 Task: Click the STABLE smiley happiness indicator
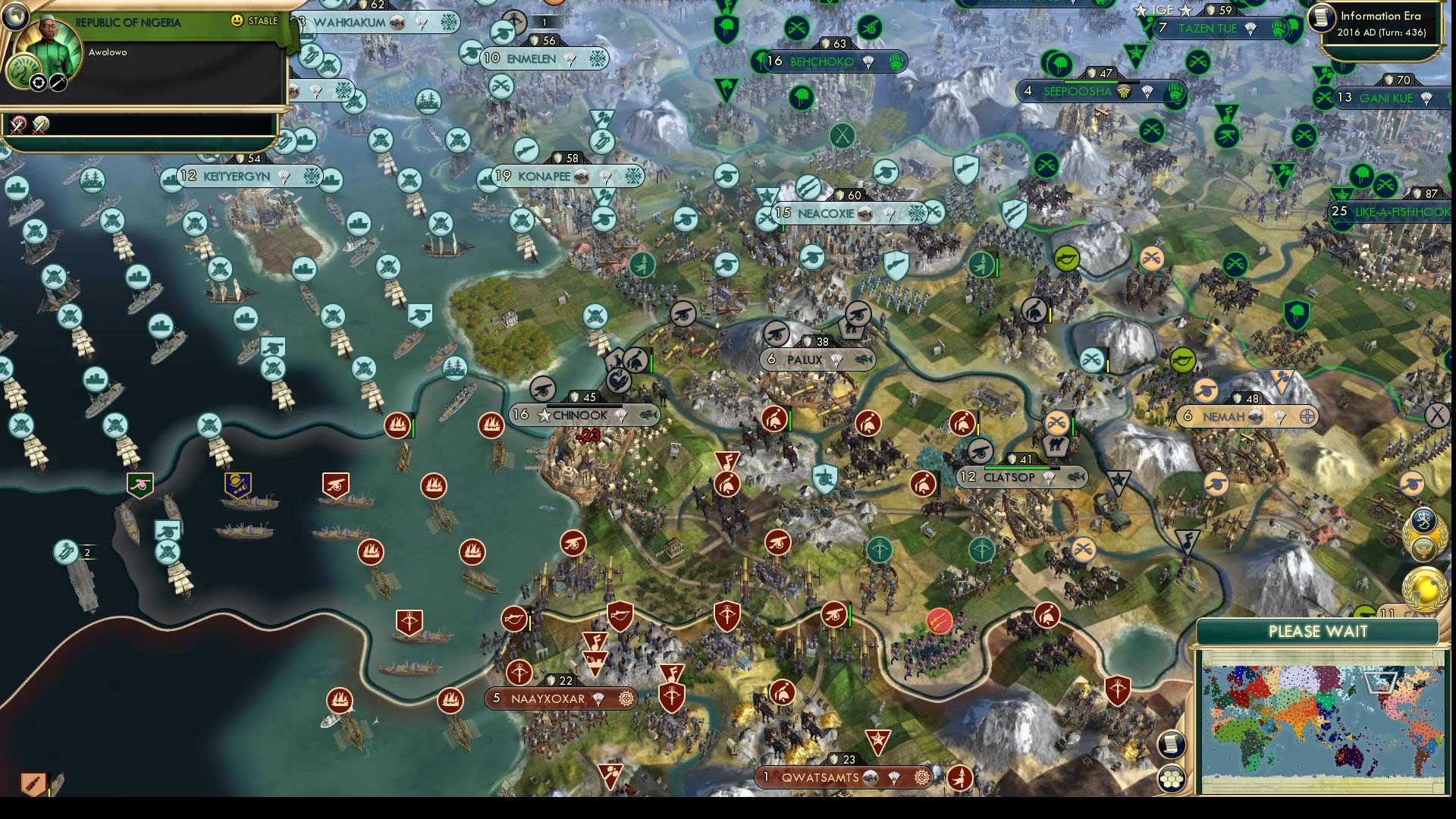point(236,20)
